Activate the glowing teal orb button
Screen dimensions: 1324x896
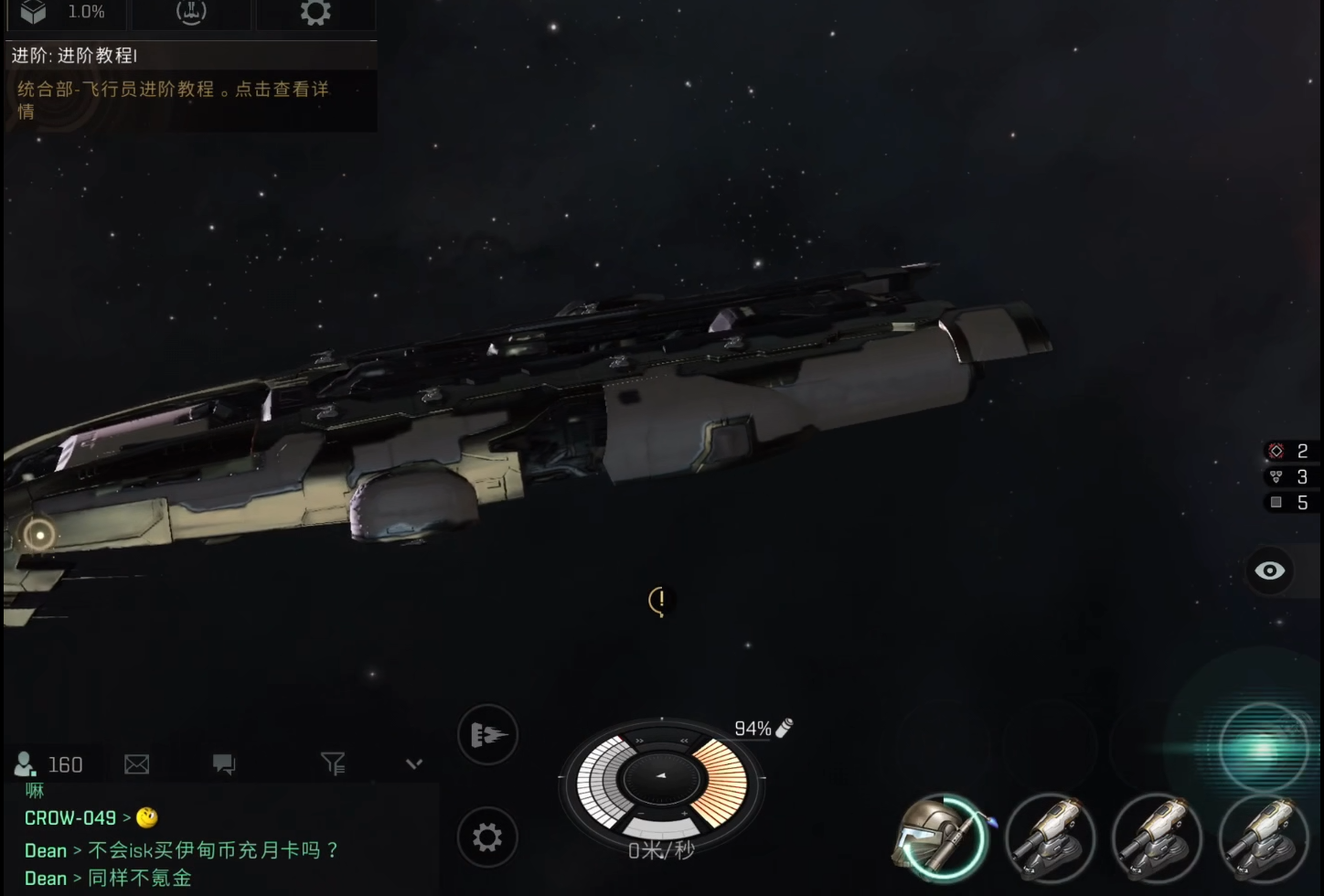pos(1264,749)
